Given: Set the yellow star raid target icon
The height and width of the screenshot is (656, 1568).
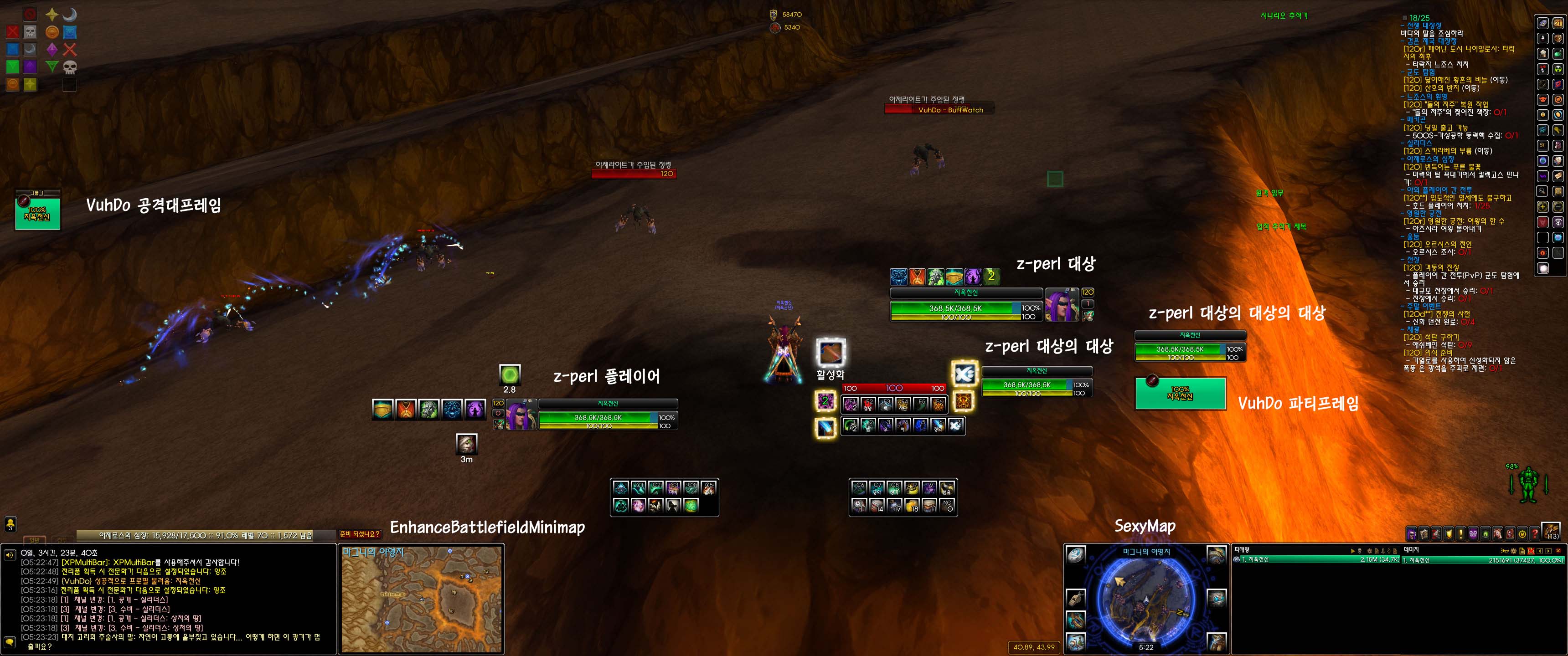Looking at the screenshot, I should coord(52,15).
